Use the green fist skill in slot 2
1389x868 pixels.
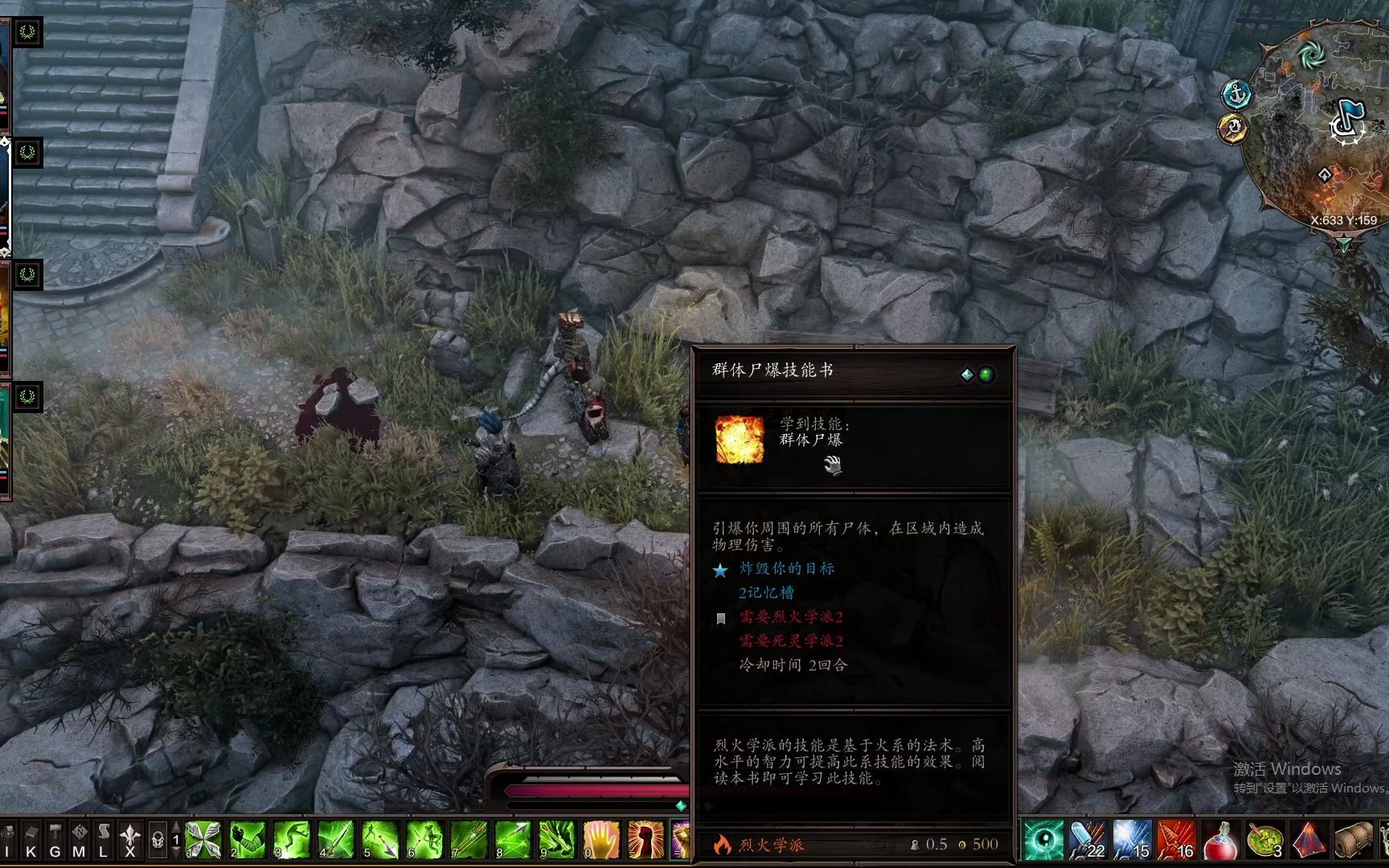[248, 840]
